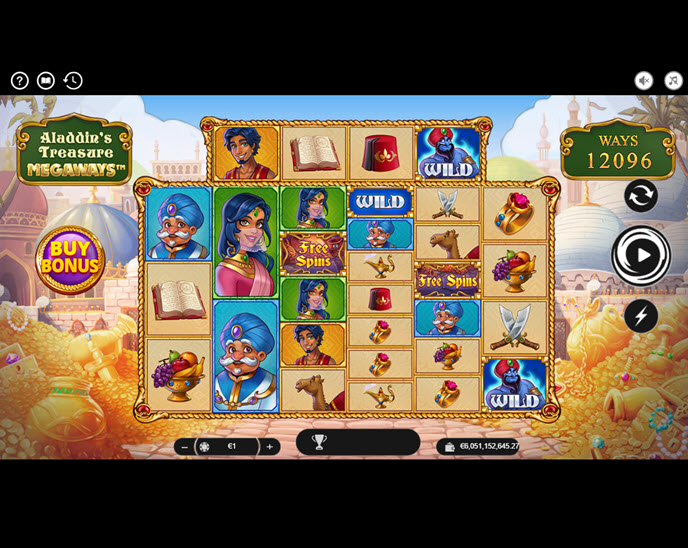The width and height of the screenshot is (688, 548).
Task: Open the bet chip selector showing €1
Action: pyautogui.click(x=224, y=447)
